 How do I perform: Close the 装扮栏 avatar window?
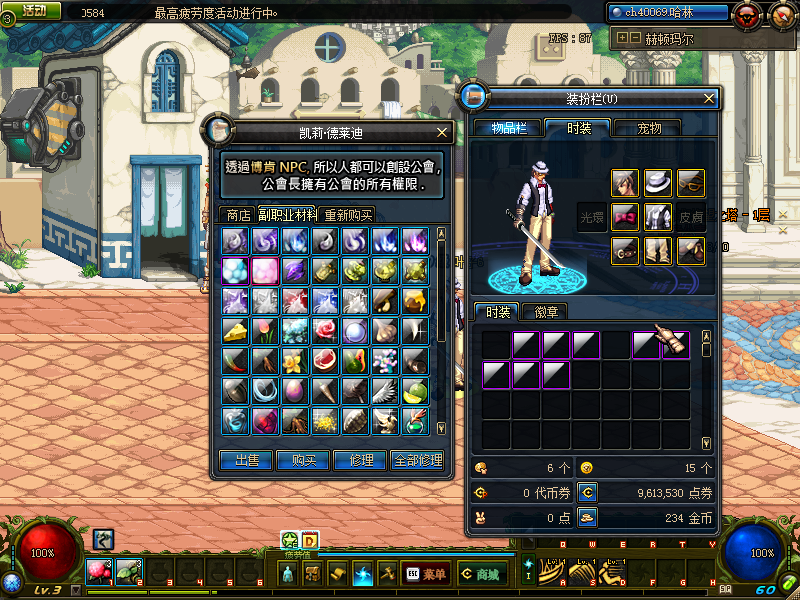(709, 99)
